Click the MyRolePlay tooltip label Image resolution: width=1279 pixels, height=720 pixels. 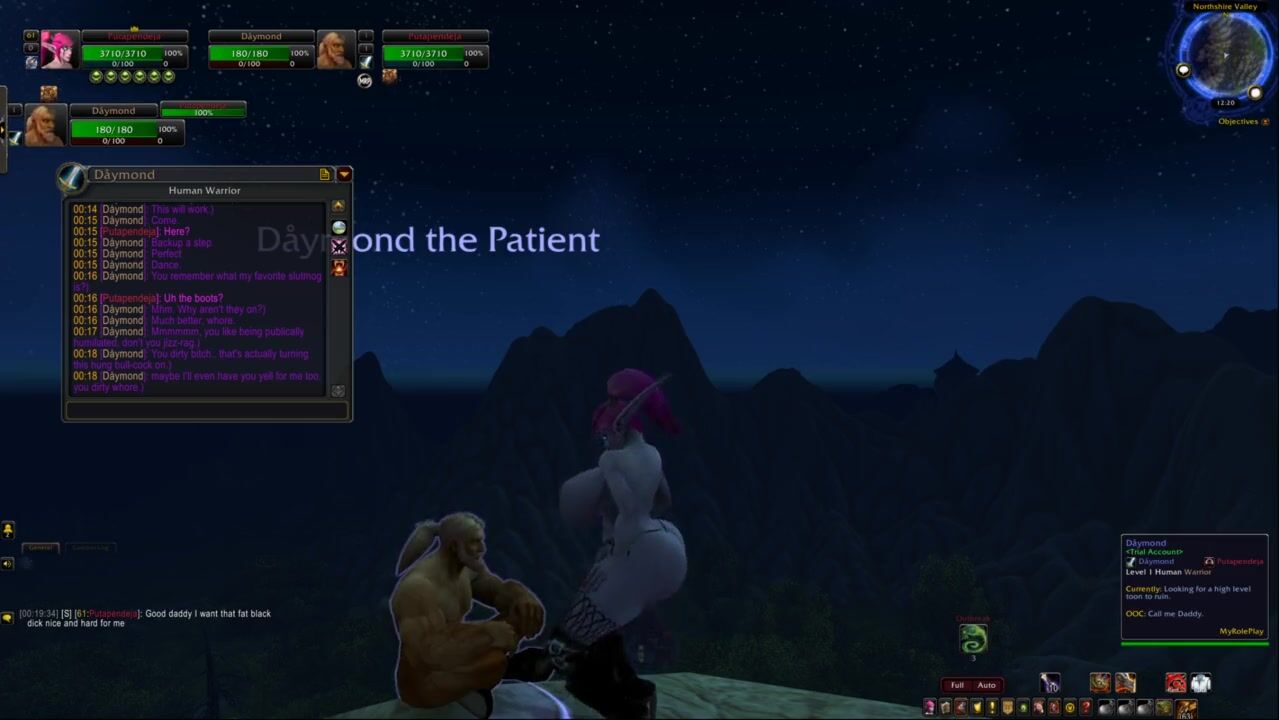click(x=1241, y=631)
